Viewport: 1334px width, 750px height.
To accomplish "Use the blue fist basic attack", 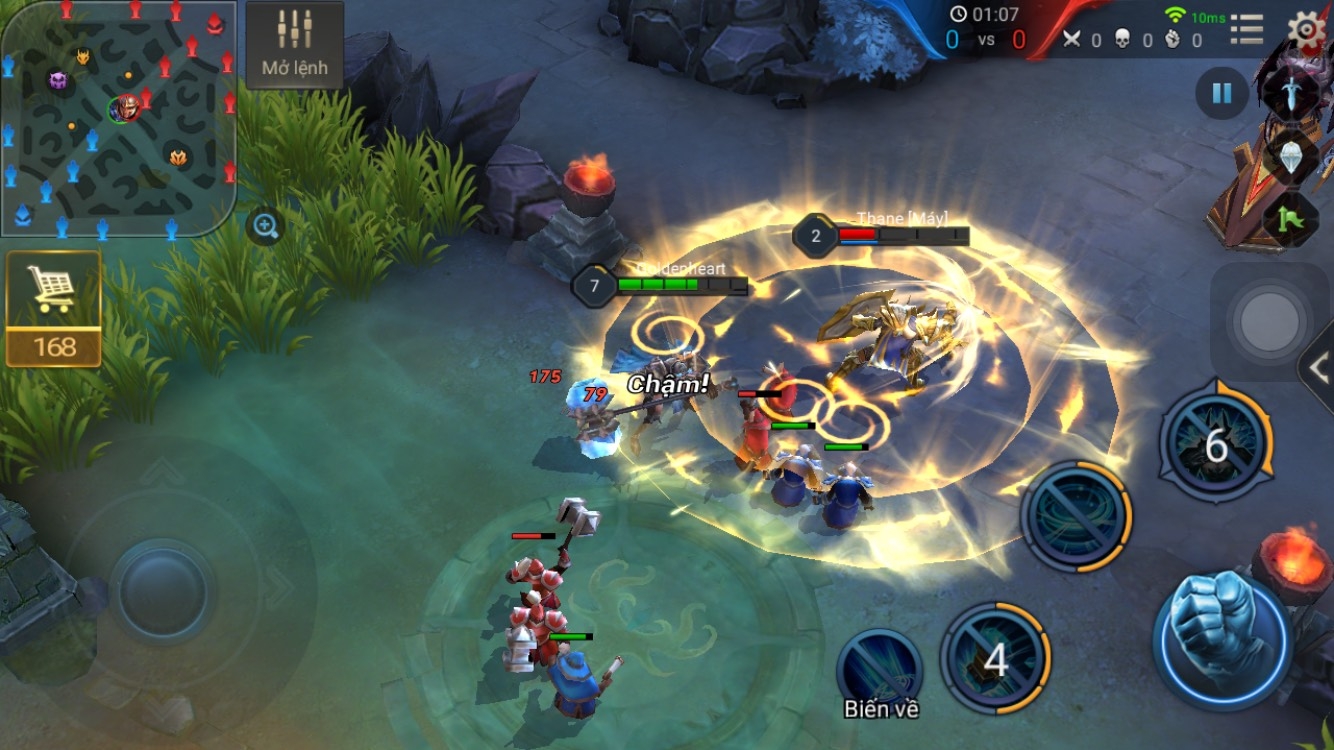I will click(x=1220, y=631).
